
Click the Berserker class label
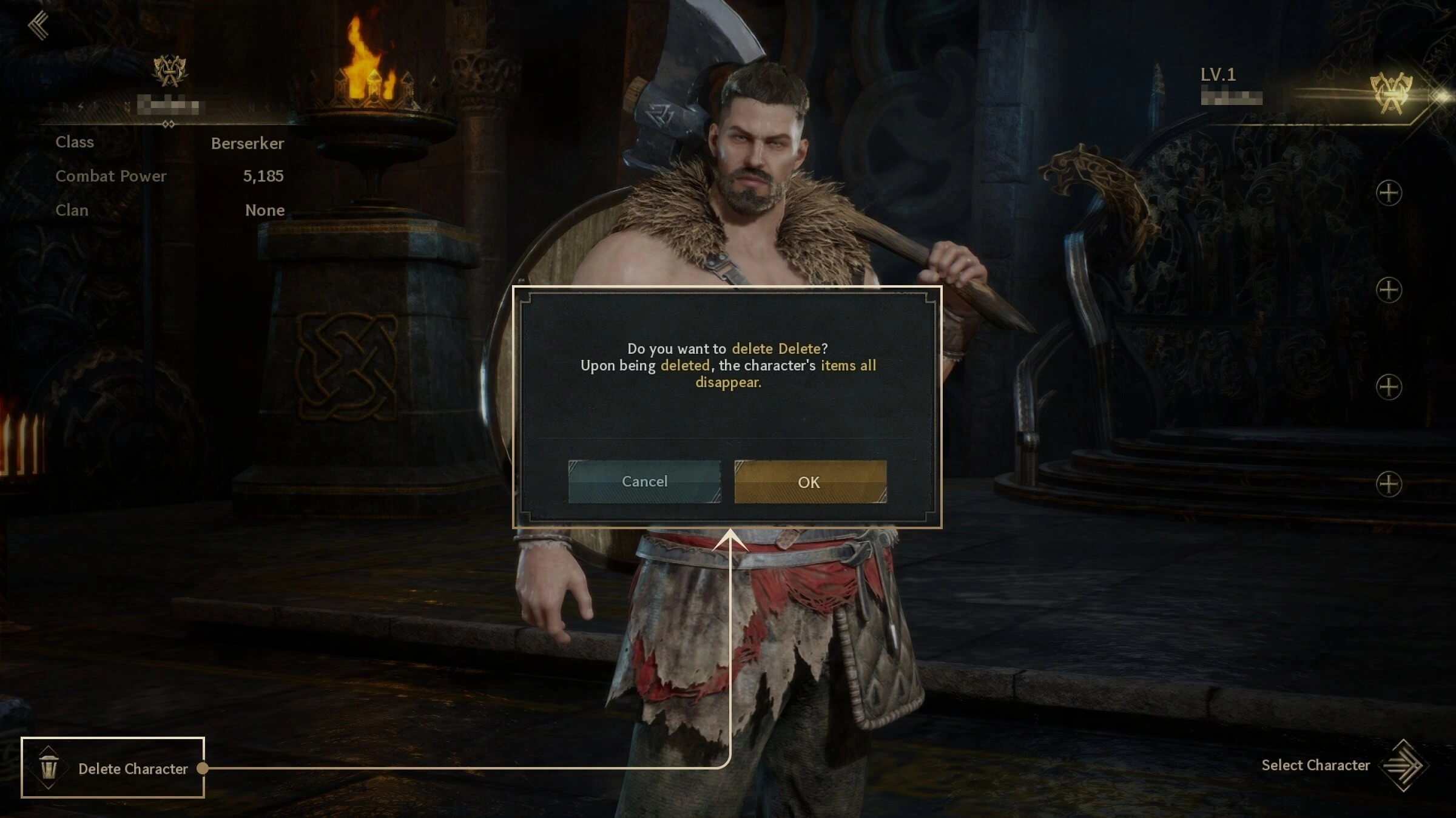246,144
